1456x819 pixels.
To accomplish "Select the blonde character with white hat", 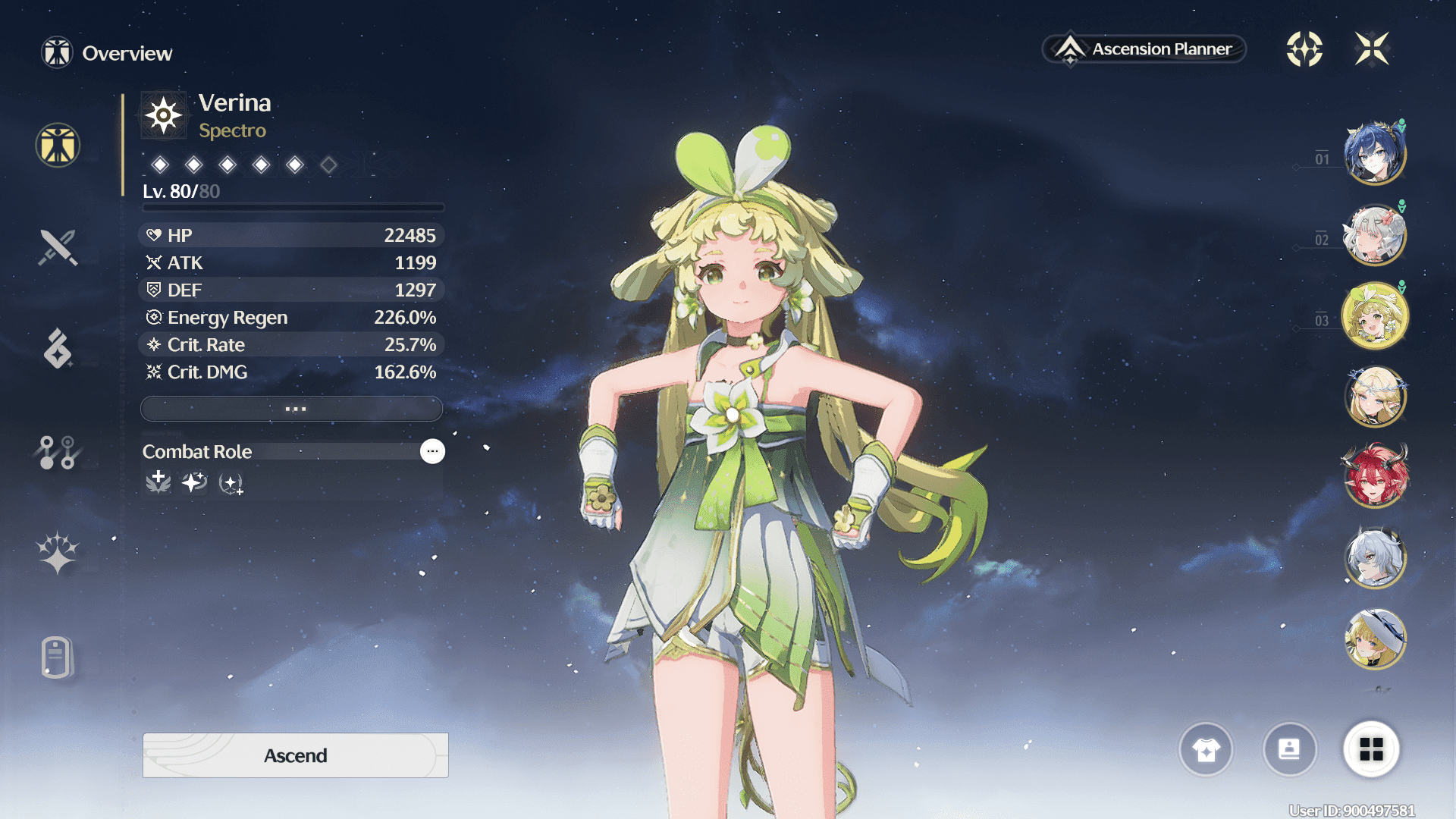I will coord(1375,639).
